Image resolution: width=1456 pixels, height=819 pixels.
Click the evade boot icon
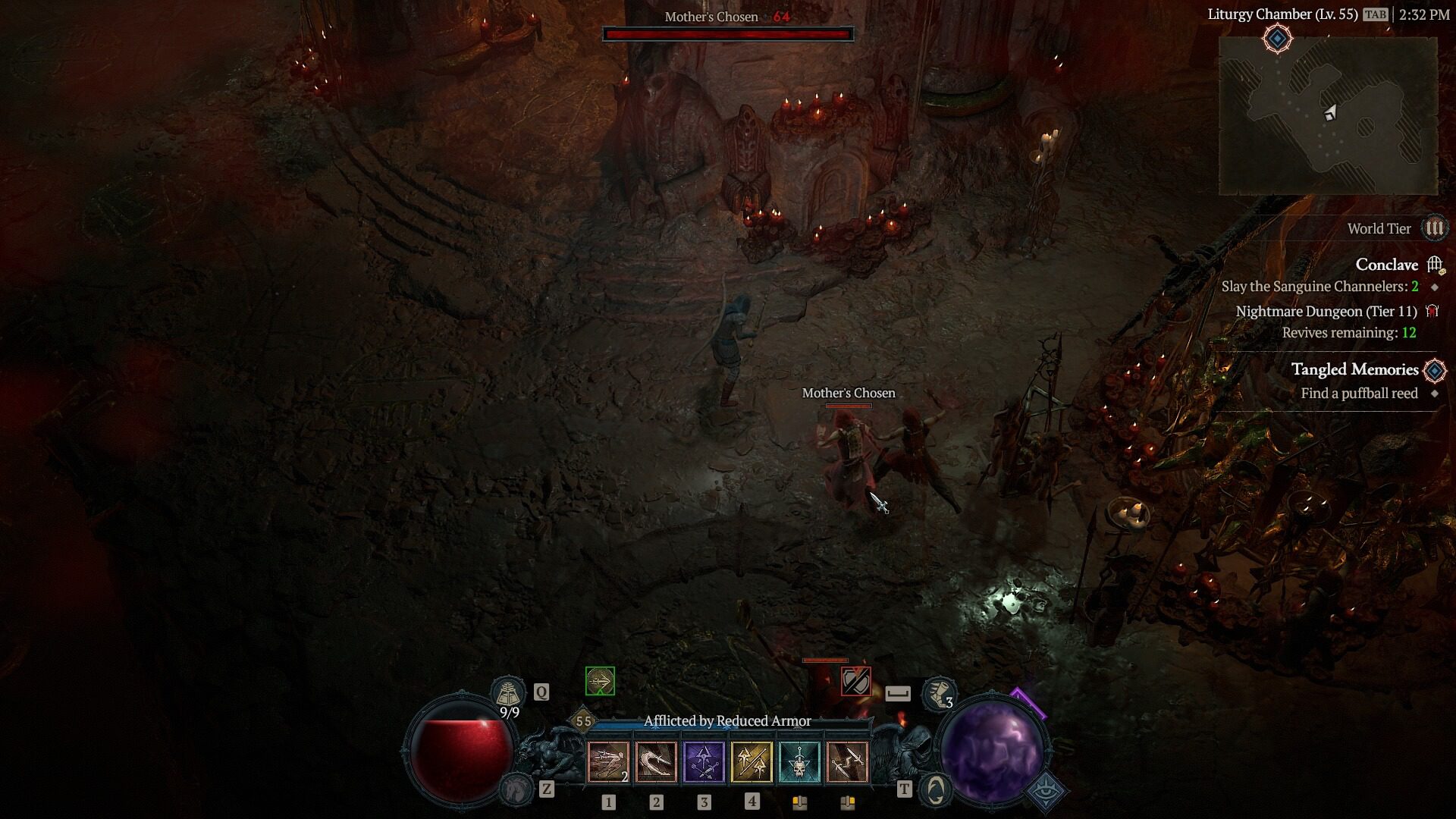[x=938, y=693]
